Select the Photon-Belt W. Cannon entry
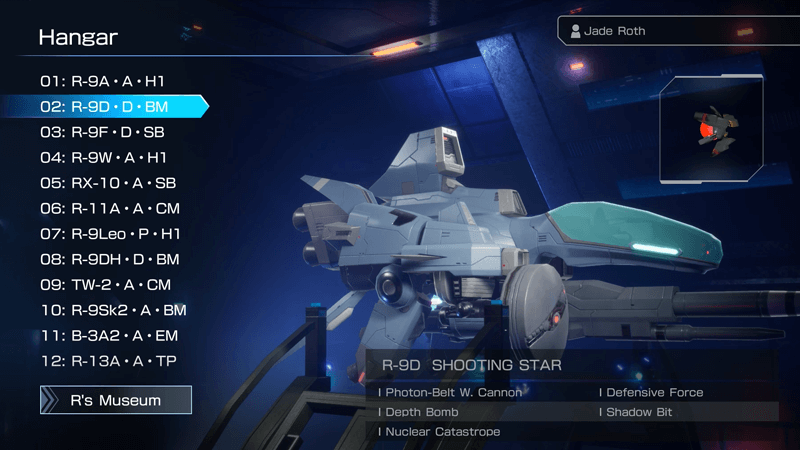The image size is (800, 450). [450, 393]
